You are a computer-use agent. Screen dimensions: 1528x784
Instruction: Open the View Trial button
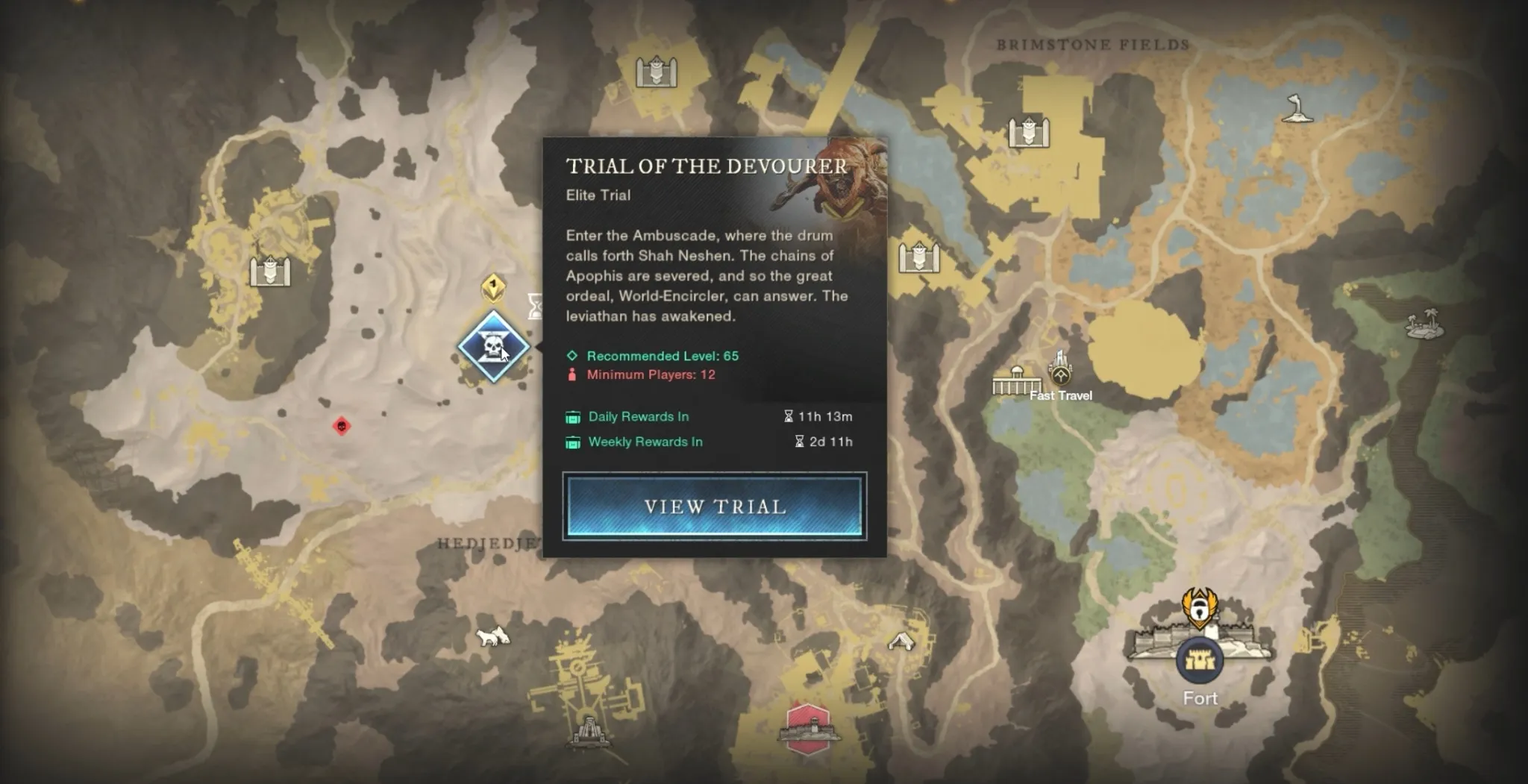tap(714, 507)
